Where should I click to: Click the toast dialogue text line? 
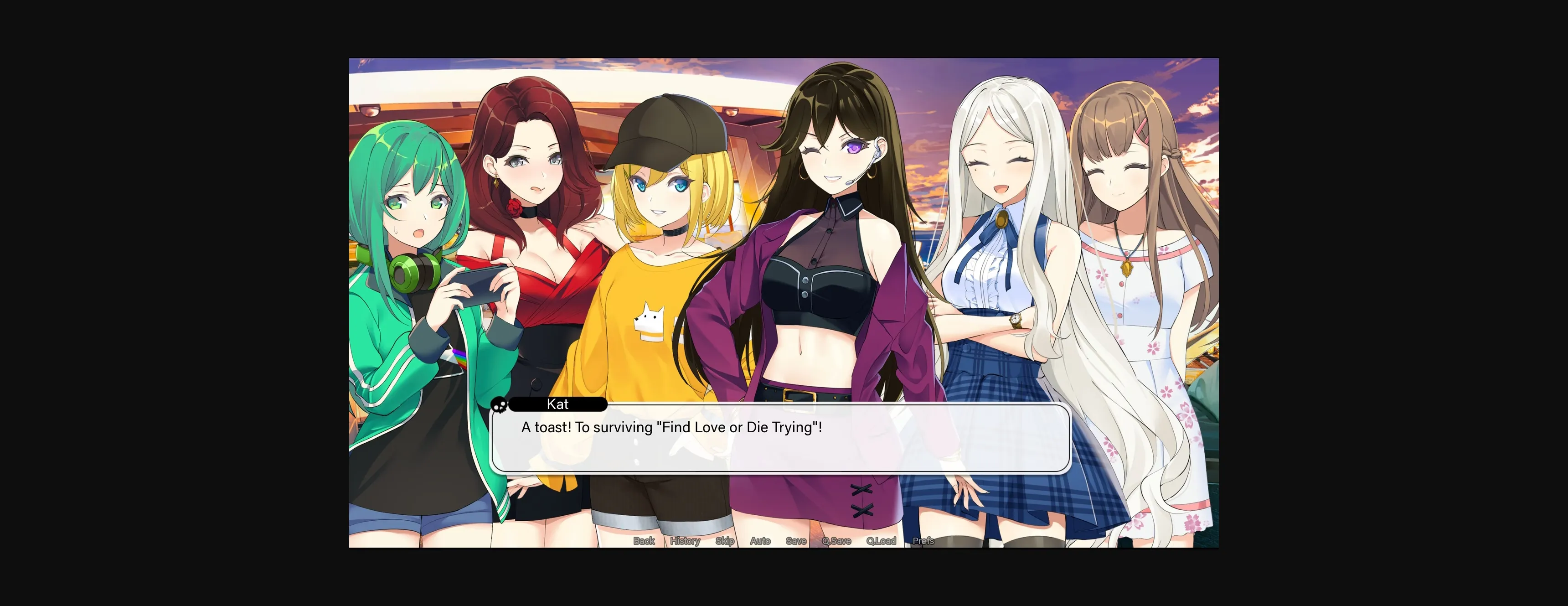pos(670,427)
